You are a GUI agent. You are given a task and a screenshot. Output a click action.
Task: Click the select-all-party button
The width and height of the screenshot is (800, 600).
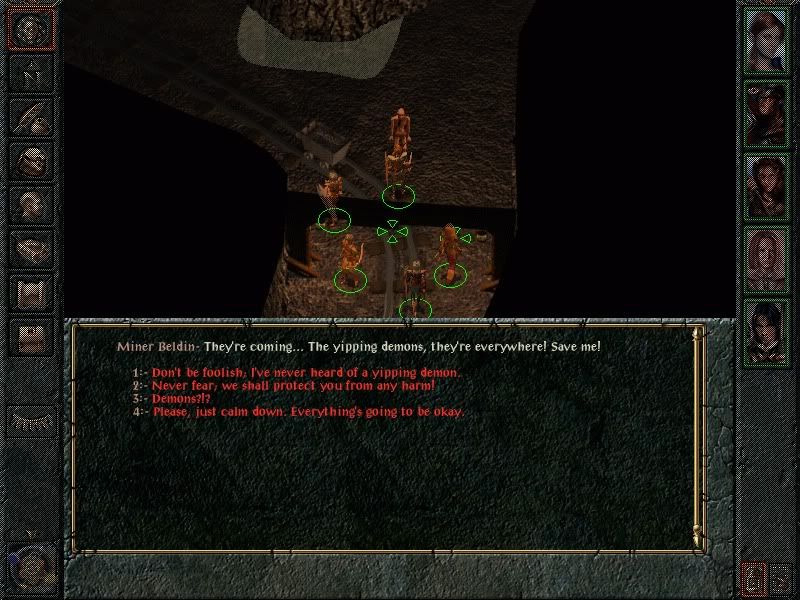782,577
